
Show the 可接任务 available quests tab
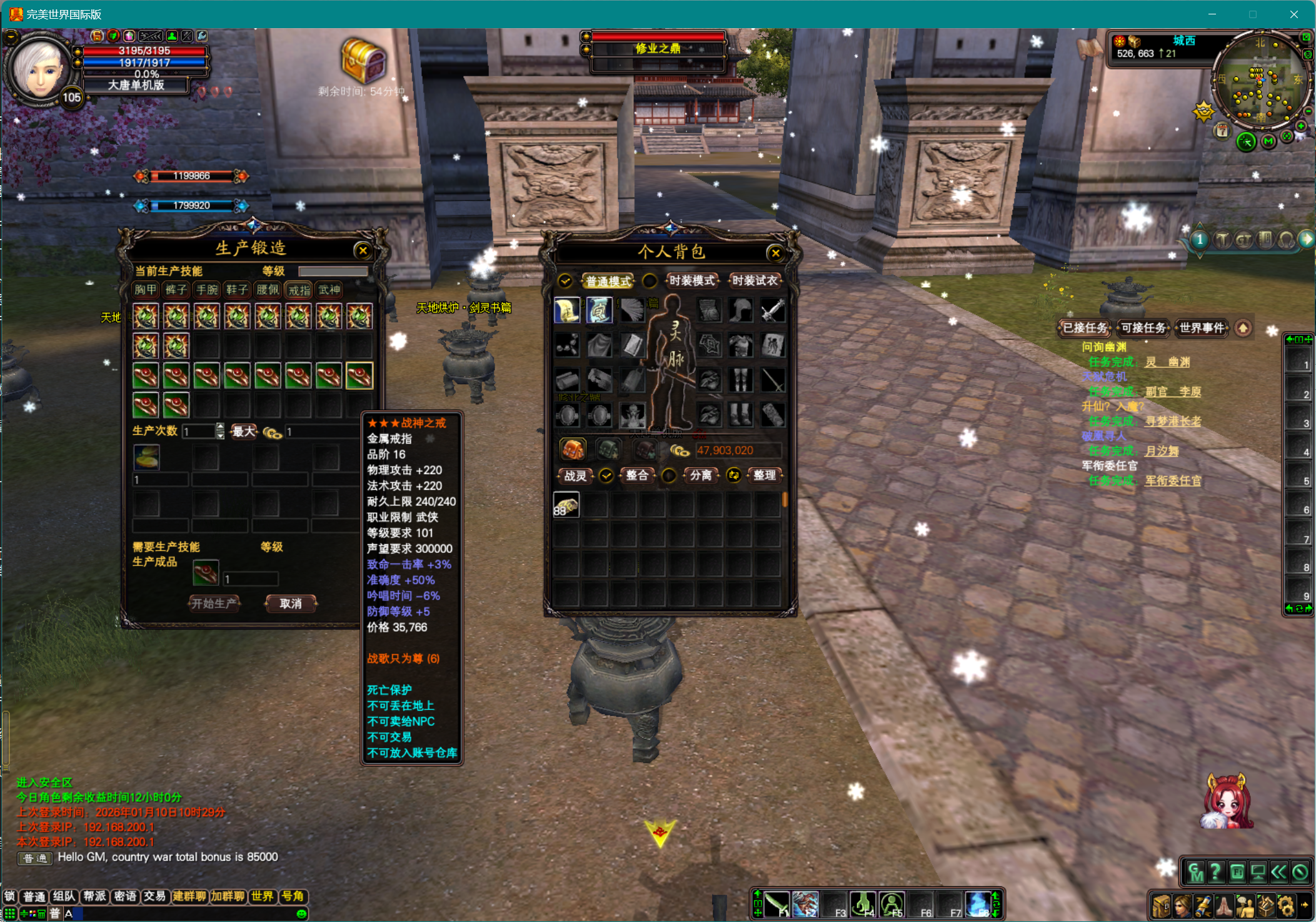click(x=1143, y=328)
